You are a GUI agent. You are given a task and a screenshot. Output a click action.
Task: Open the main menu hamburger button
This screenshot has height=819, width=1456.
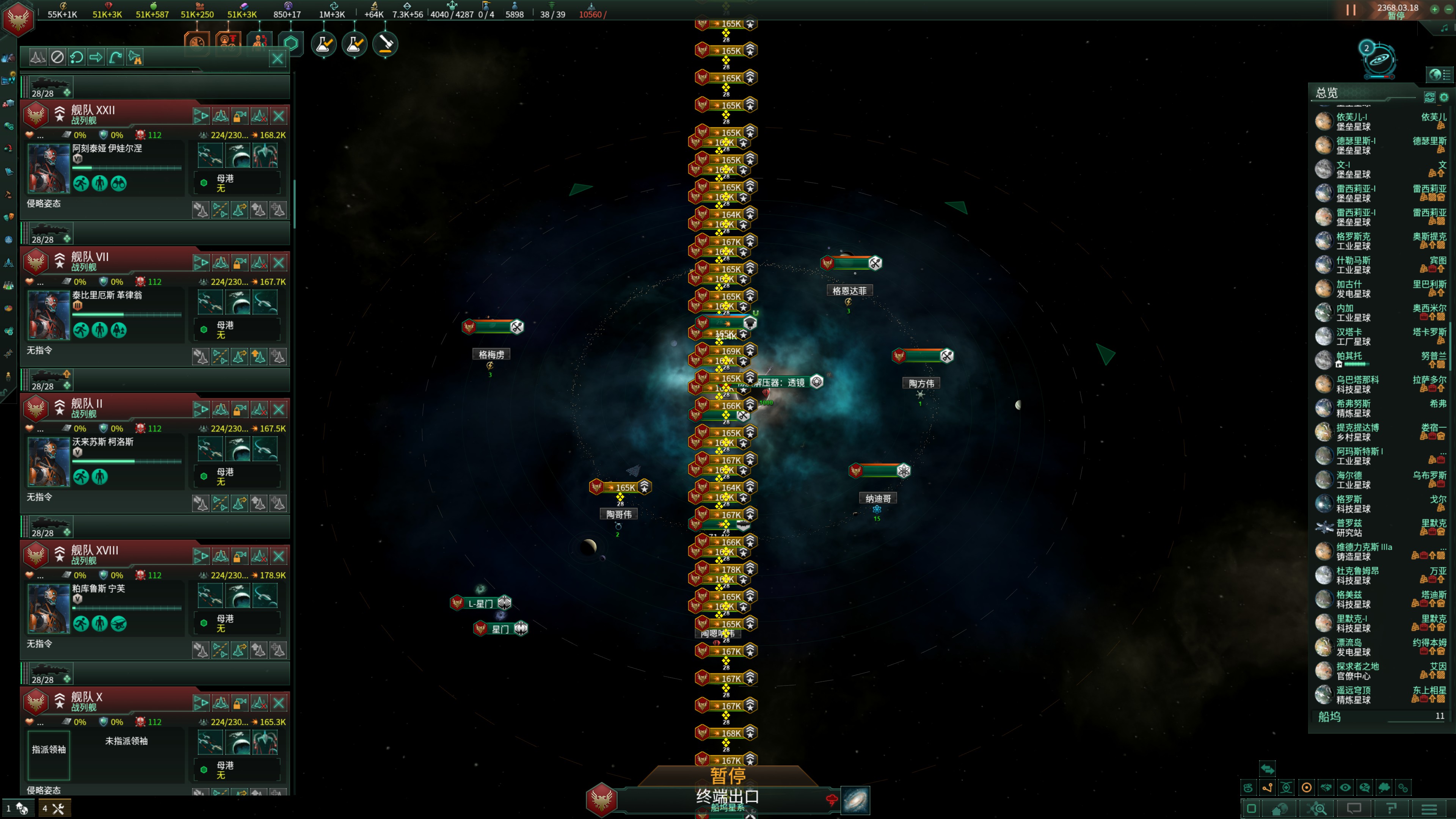click(x=1429, y=809)
